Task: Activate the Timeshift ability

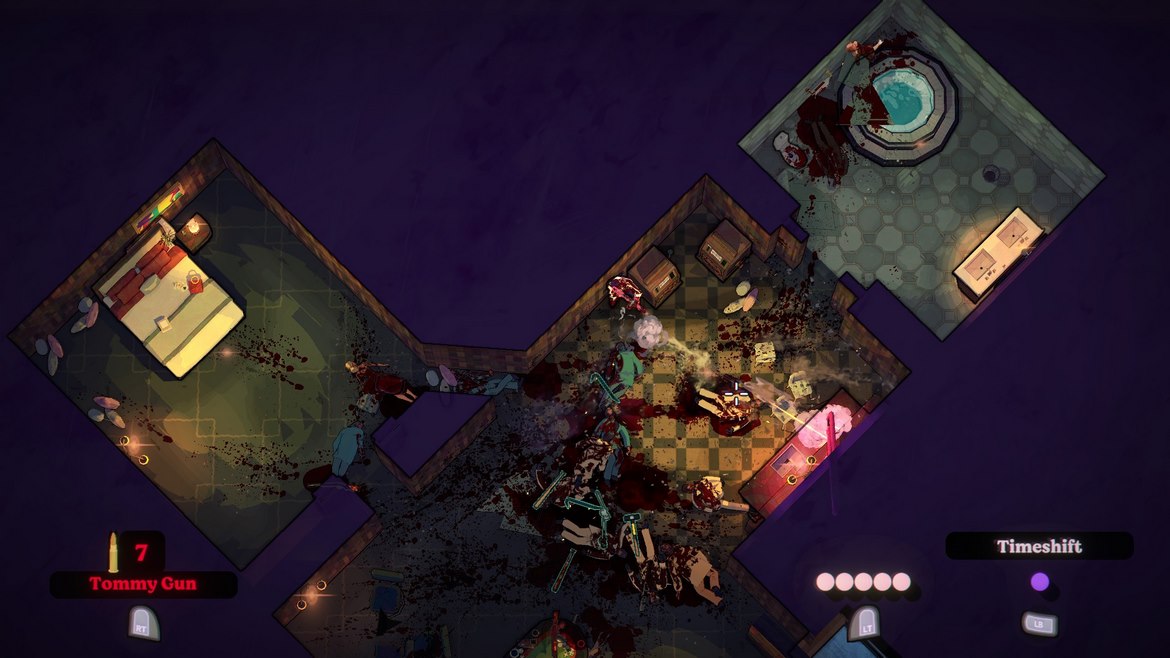Action: pos(1039,547)
